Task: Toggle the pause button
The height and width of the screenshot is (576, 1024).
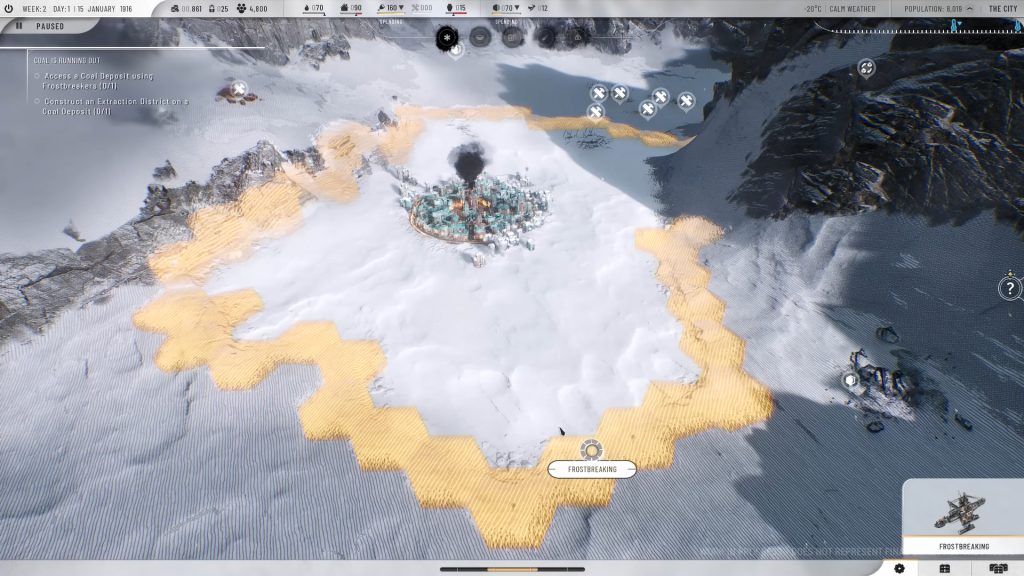Action: [19, 26]
